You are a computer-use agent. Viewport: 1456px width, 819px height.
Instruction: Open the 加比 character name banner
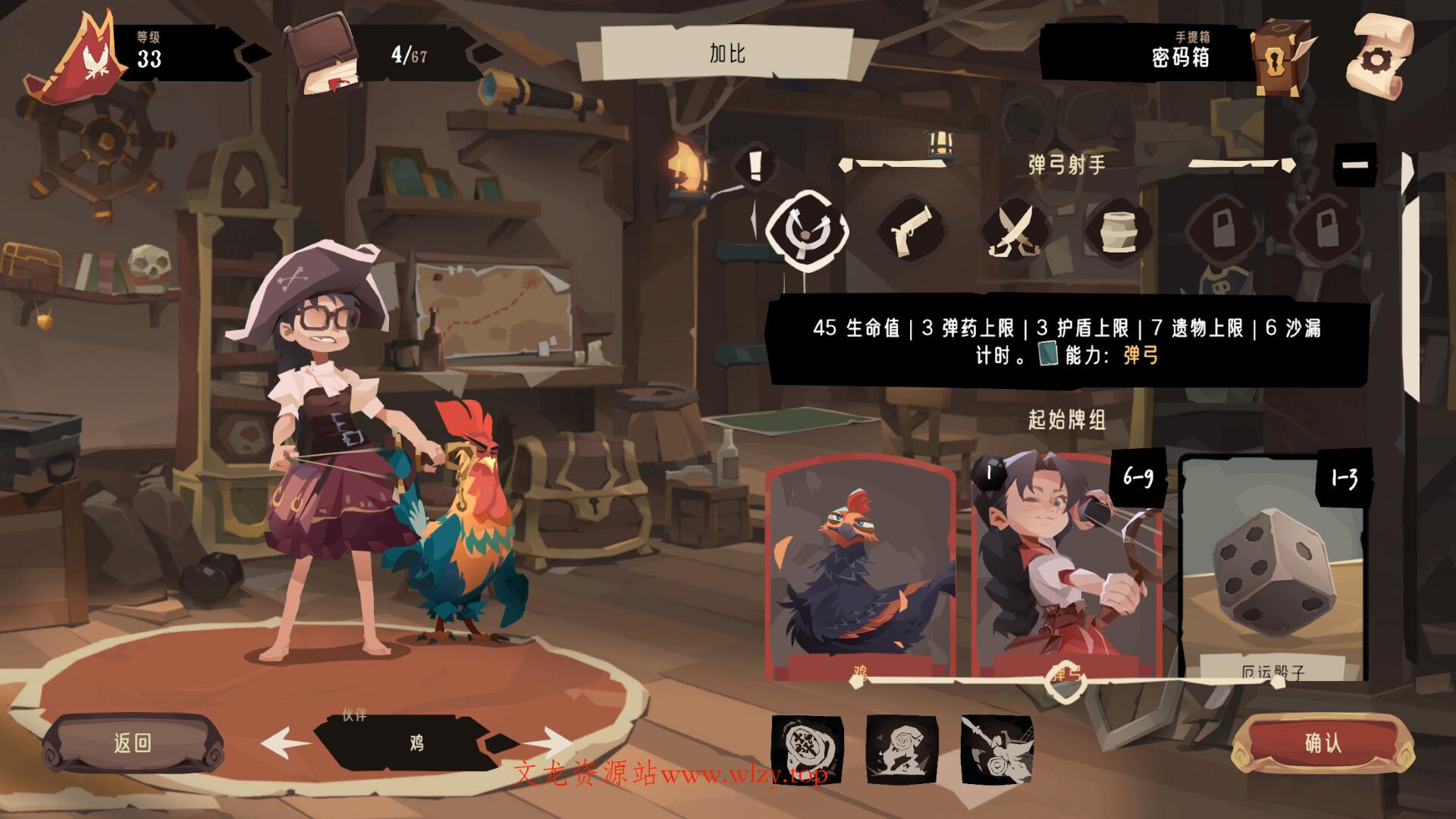tap(726, 53)
